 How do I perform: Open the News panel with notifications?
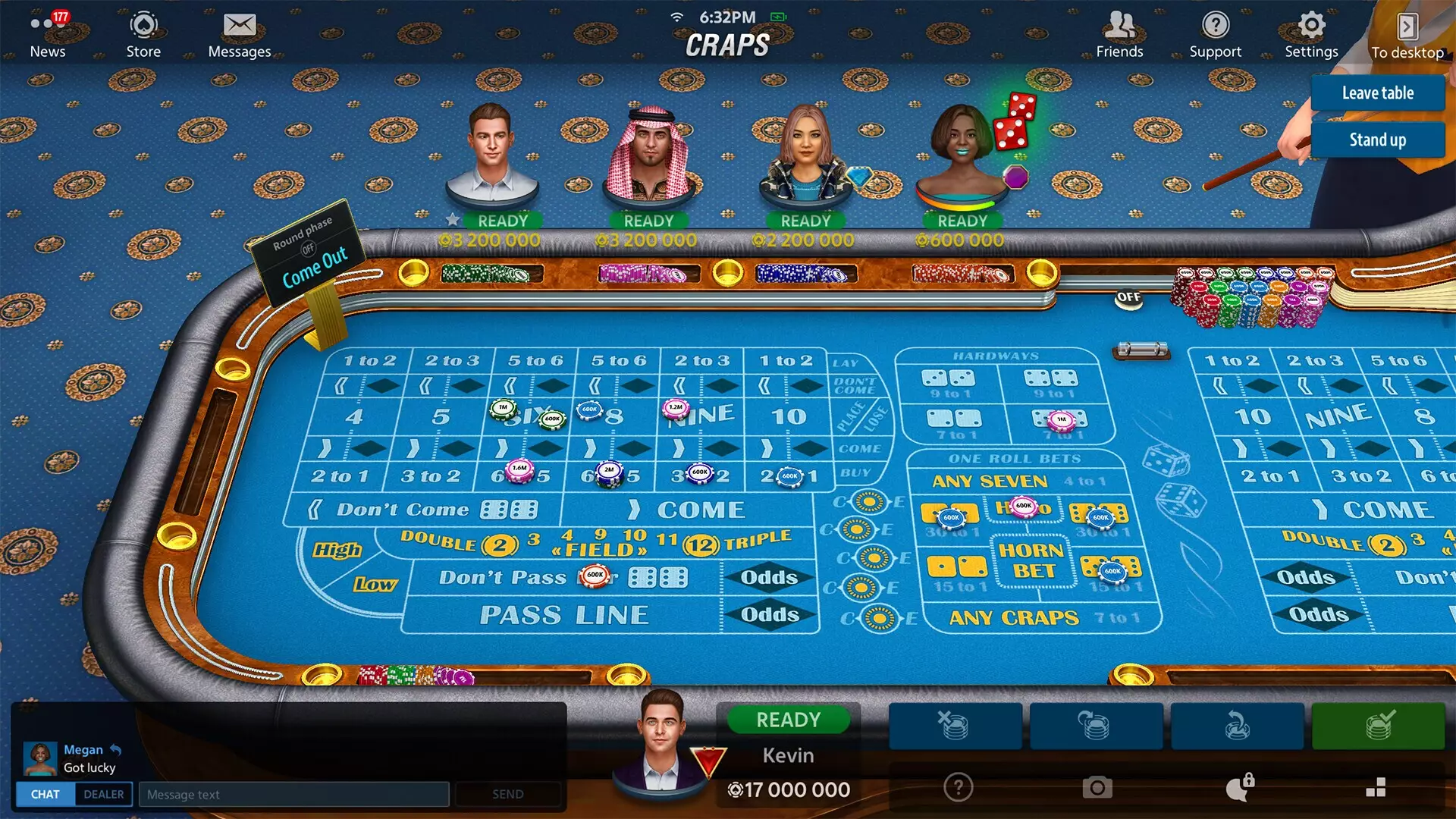pyautogui.click(x=47, y=34)
